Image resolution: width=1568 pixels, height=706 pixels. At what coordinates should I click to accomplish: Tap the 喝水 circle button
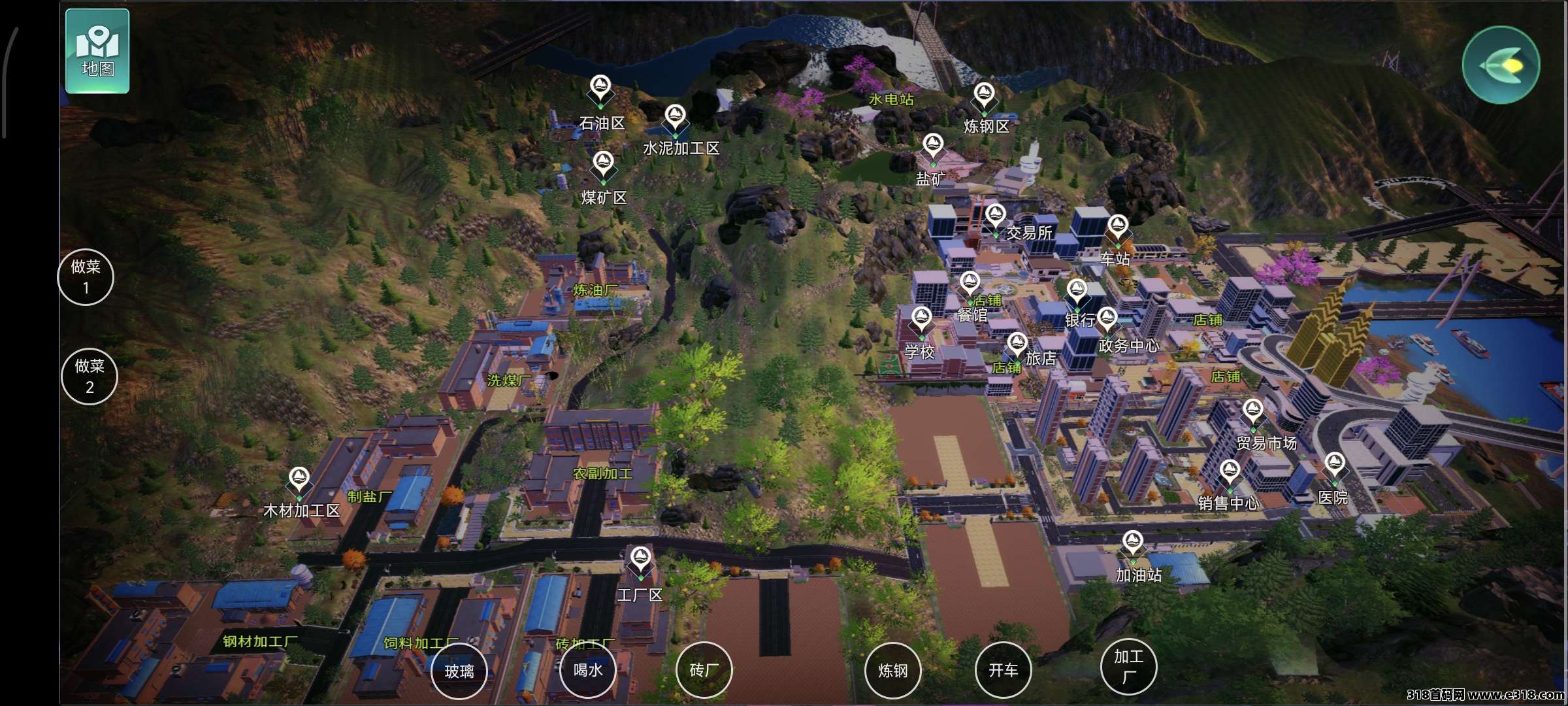588,670
